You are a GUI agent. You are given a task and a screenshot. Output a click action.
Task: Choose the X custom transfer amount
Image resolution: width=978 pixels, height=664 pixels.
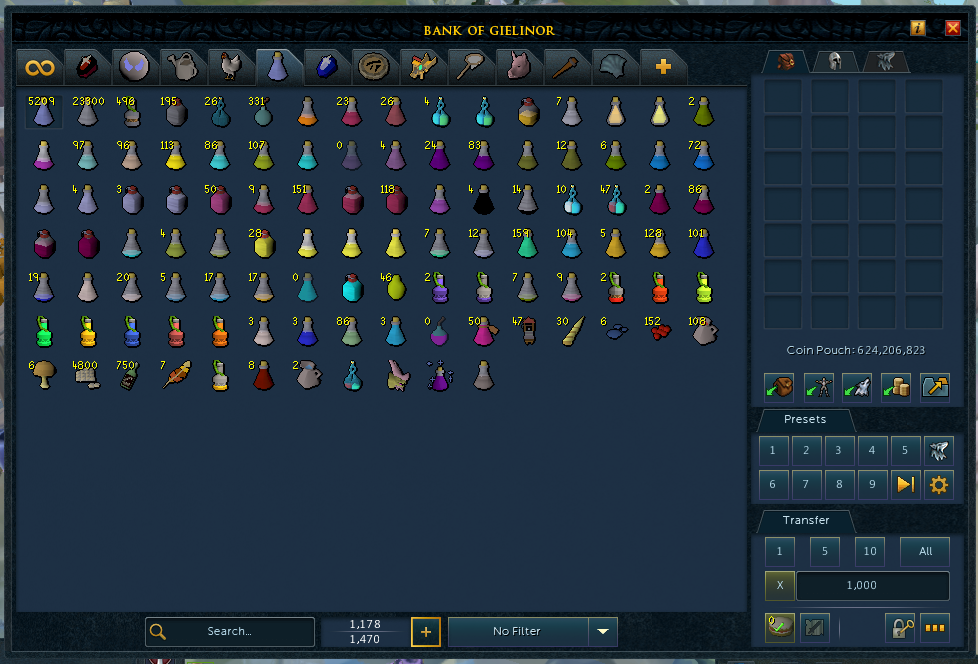coord(779,586)
